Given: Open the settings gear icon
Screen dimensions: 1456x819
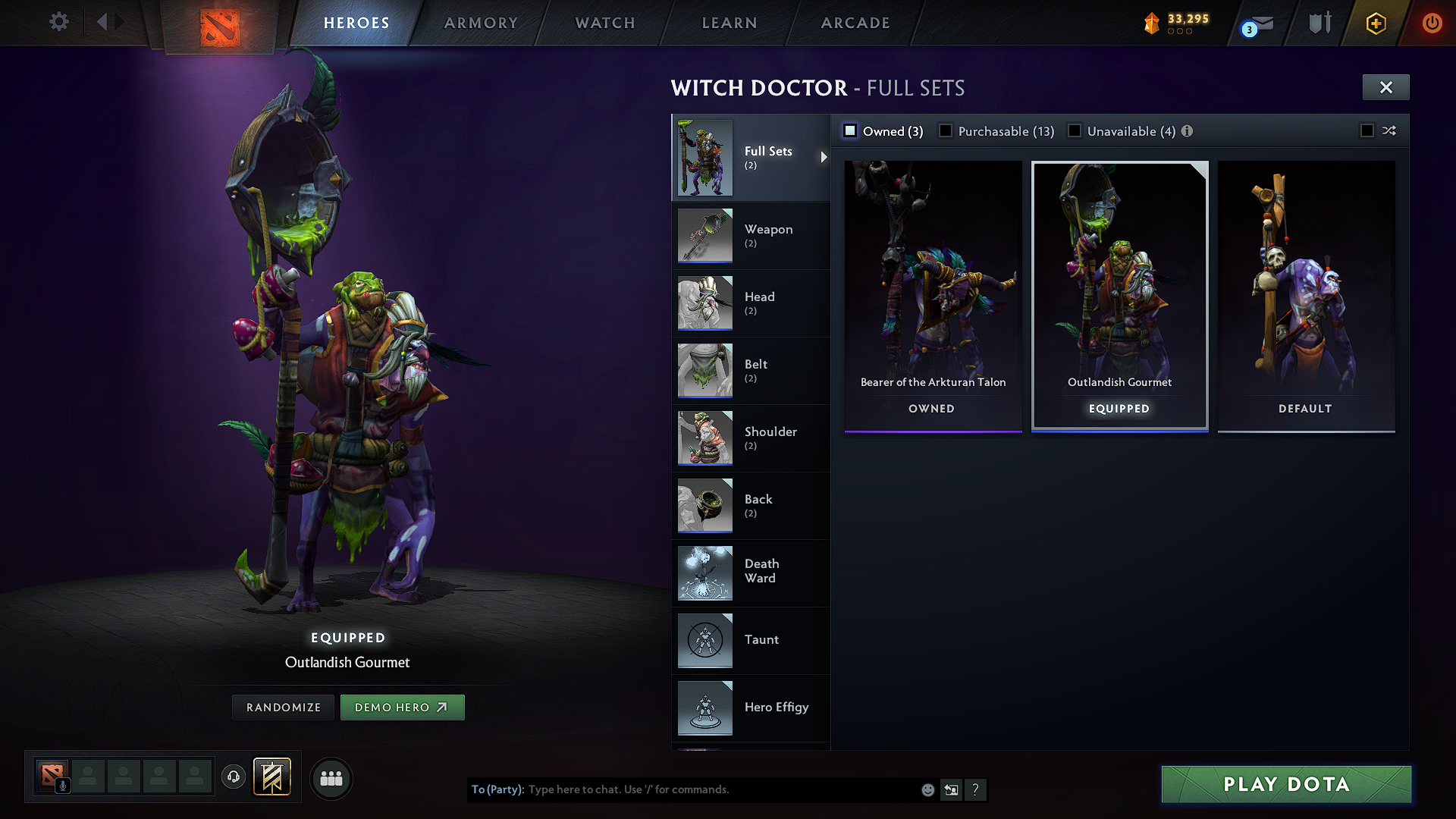Looking at the screenshot, I should pos(58,22).
